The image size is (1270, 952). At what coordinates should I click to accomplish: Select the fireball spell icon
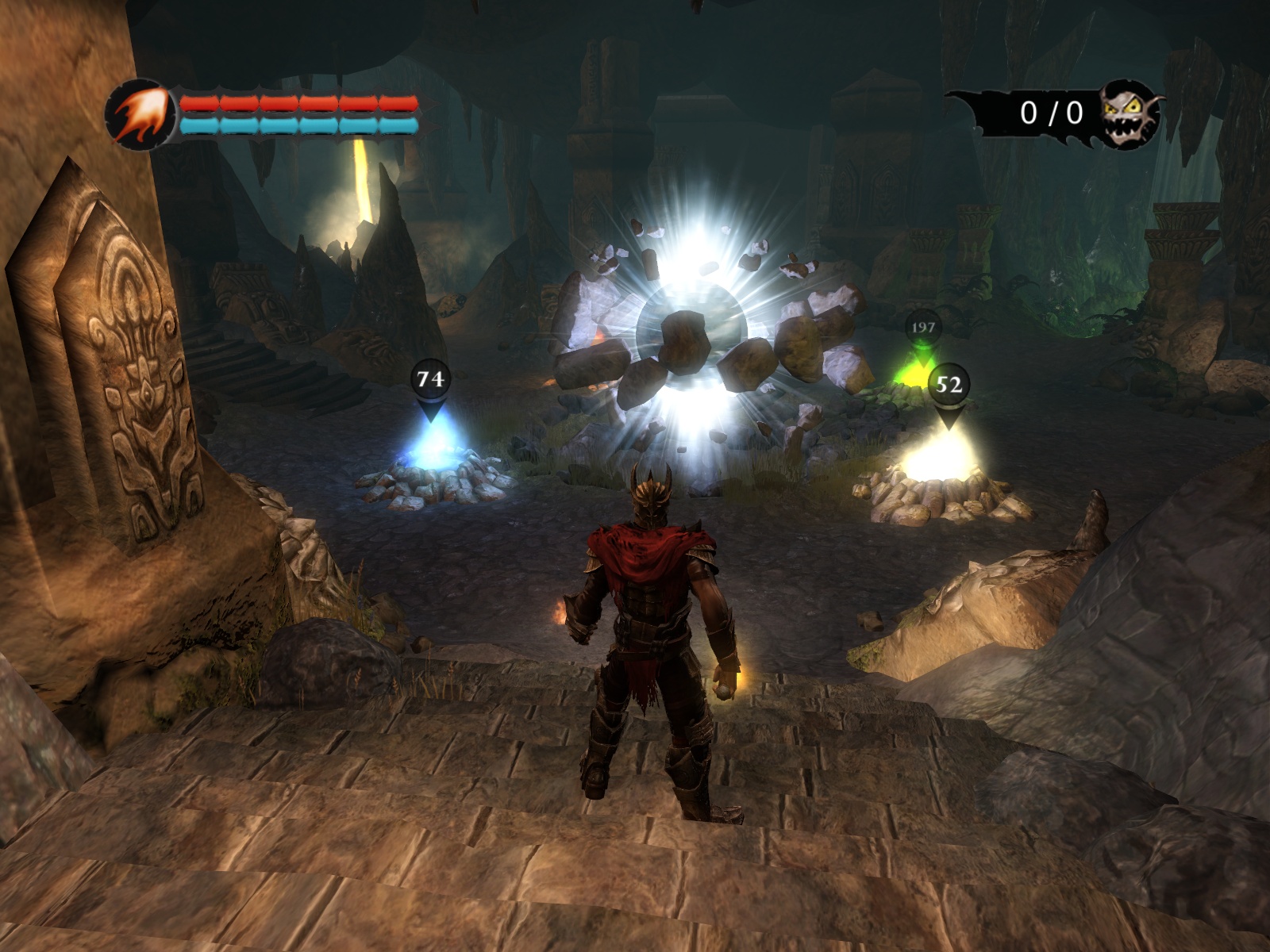(141, 116)
